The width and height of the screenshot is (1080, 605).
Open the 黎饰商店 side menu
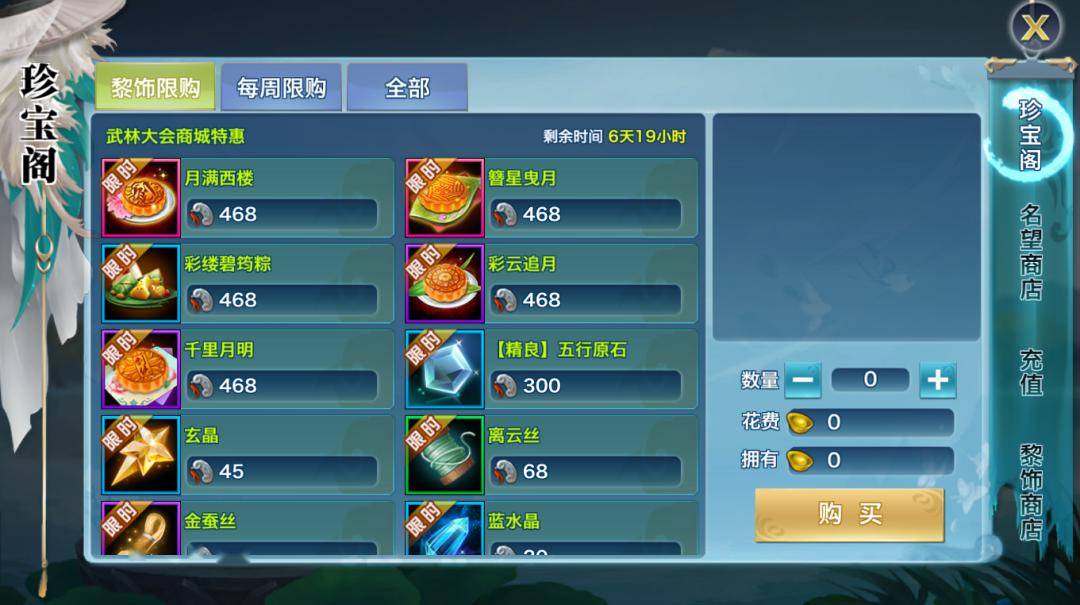(1031, 492)
